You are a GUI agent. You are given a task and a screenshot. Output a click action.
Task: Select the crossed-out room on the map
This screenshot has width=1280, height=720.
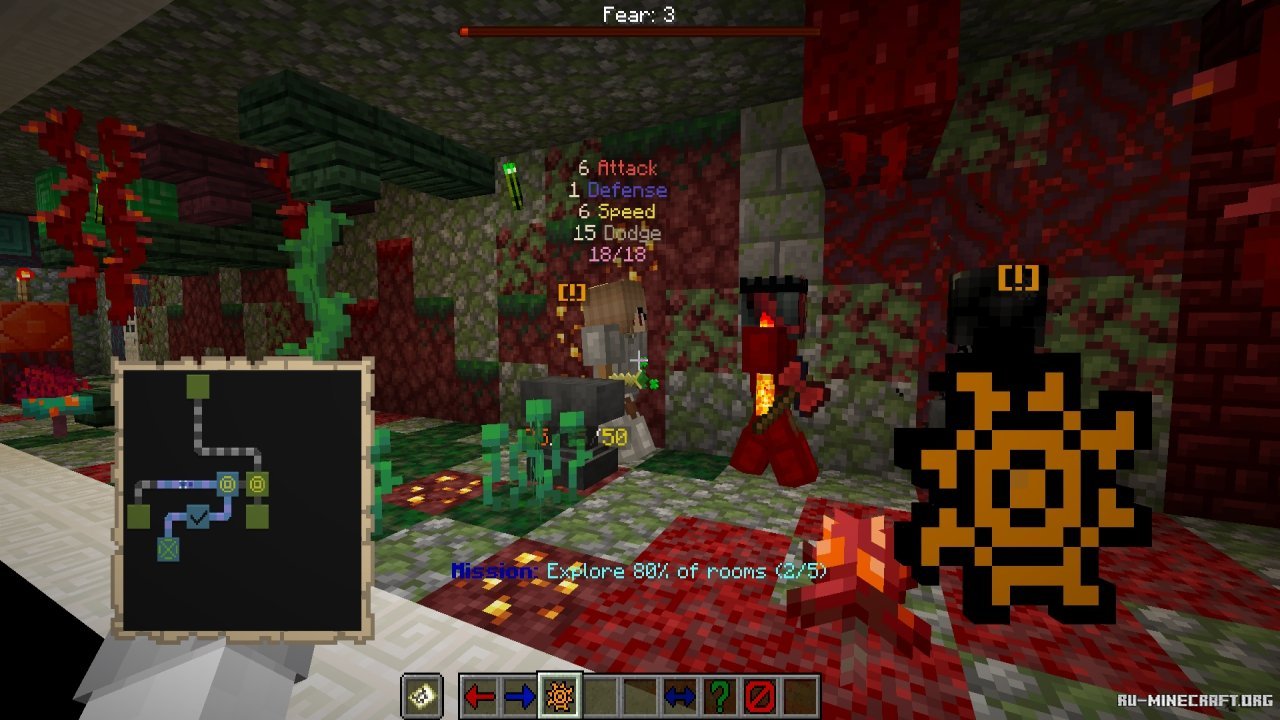(167, 548)
